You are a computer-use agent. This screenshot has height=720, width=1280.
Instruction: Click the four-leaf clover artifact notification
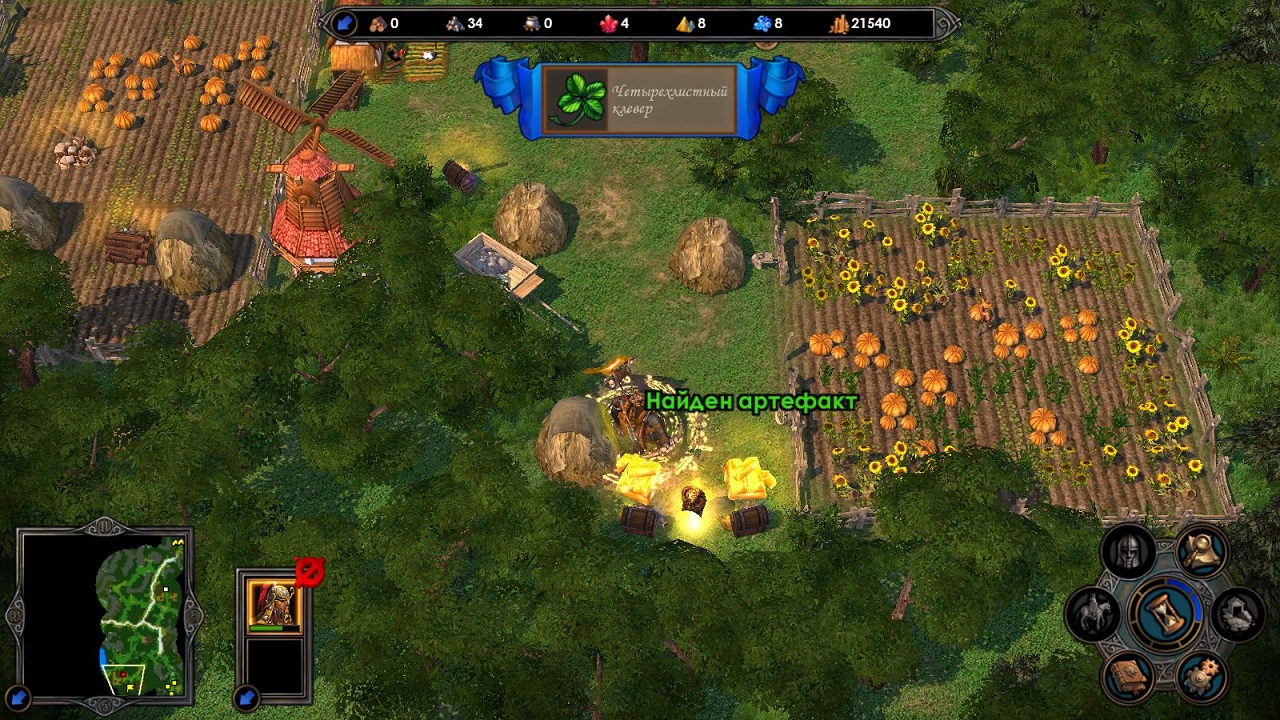click(639, 100)
